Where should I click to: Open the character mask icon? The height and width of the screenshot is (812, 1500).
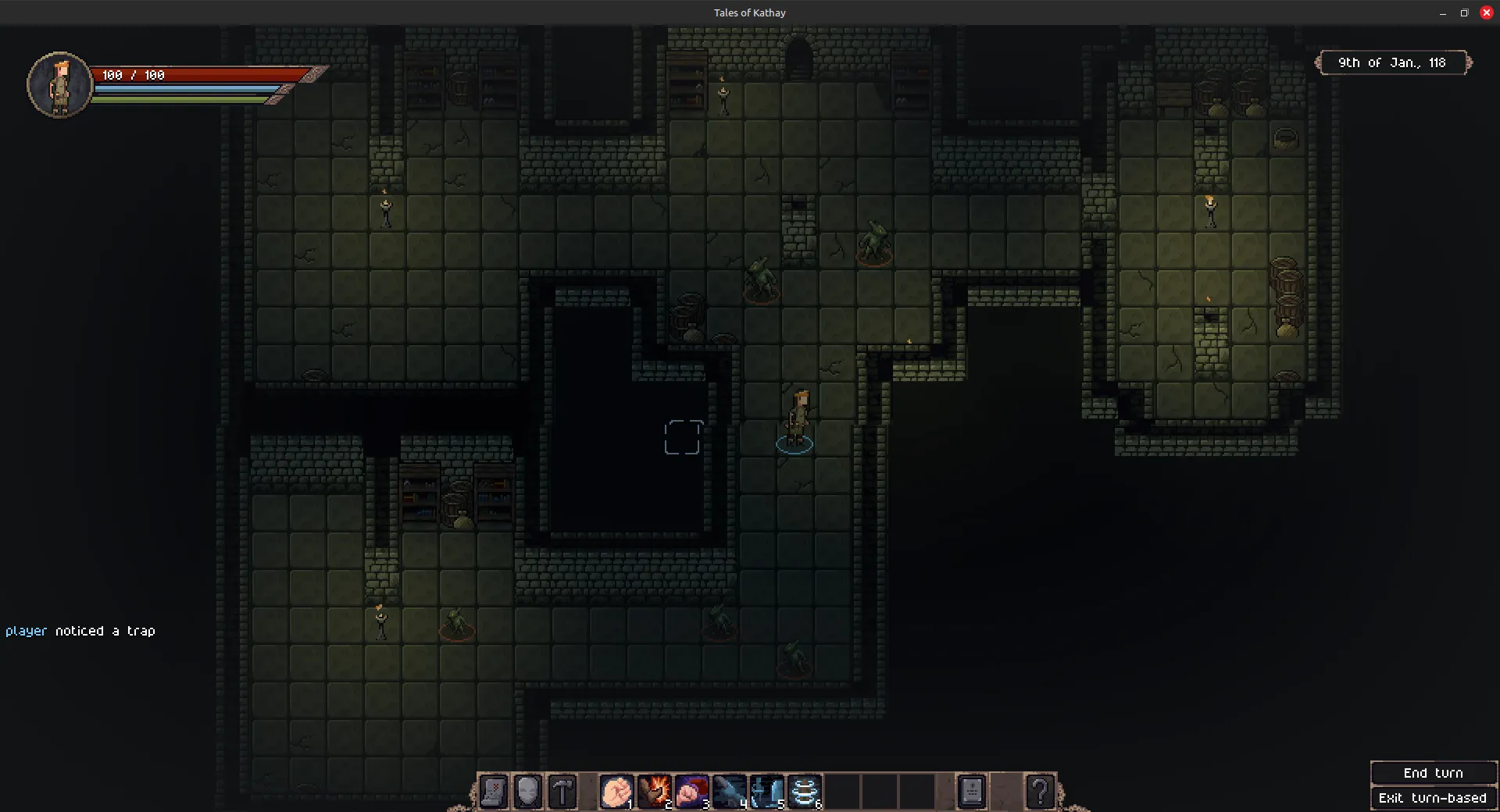pyautogui.click(x=528, y=792)
